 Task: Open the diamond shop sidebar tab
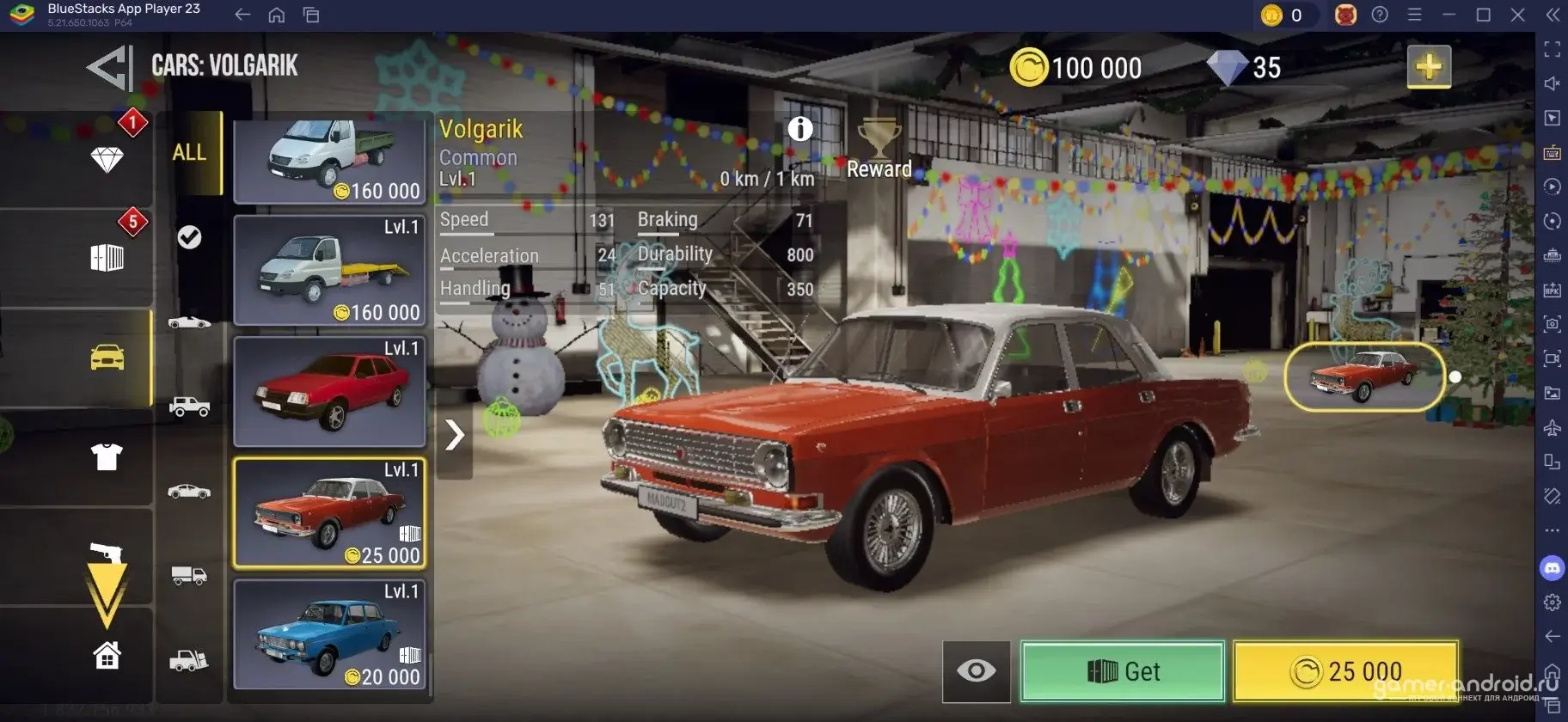107,160
